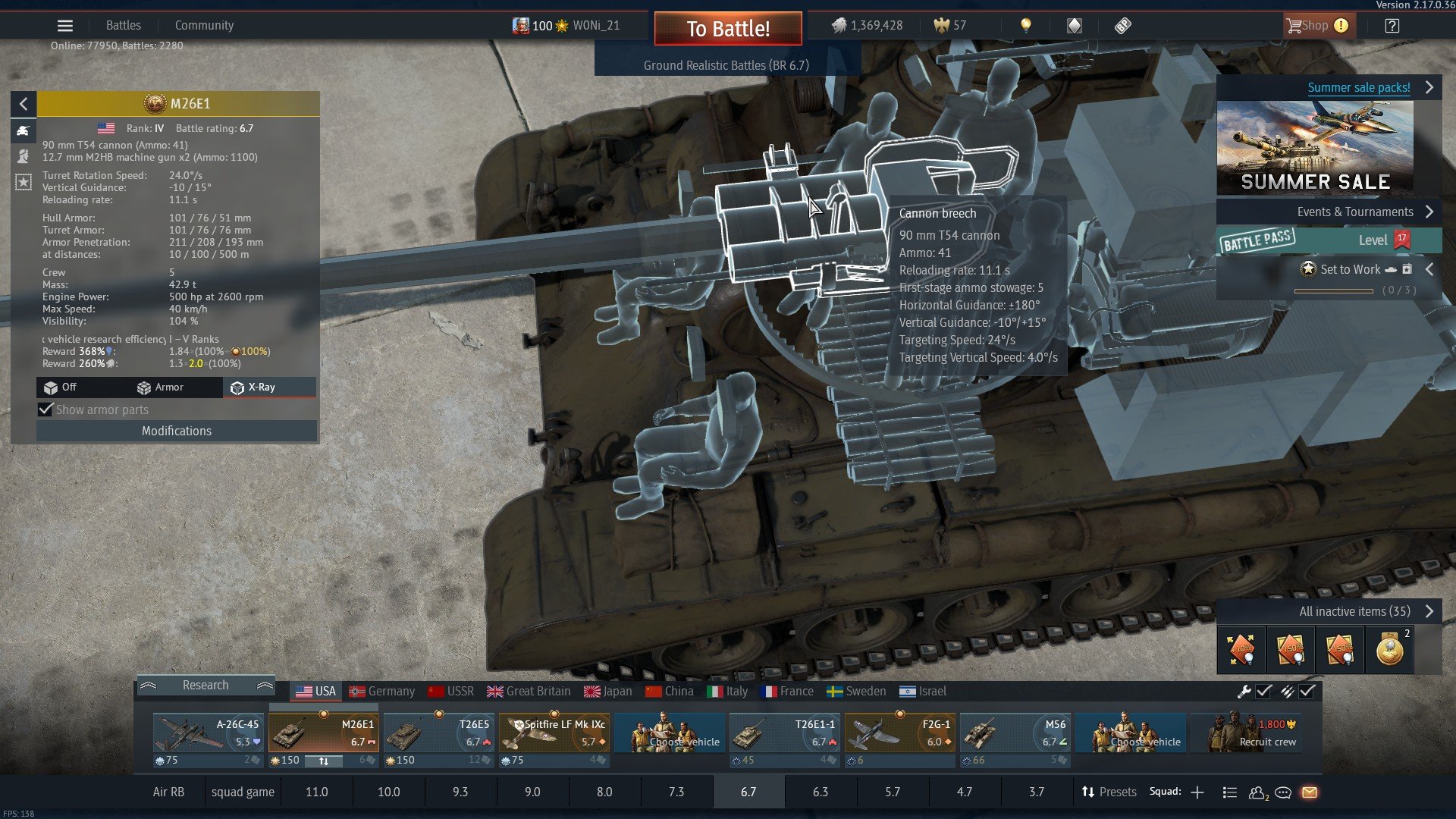The image size is (1456, 819).
Task: Click the light bulb wager icon
Action: (1026, 25)
